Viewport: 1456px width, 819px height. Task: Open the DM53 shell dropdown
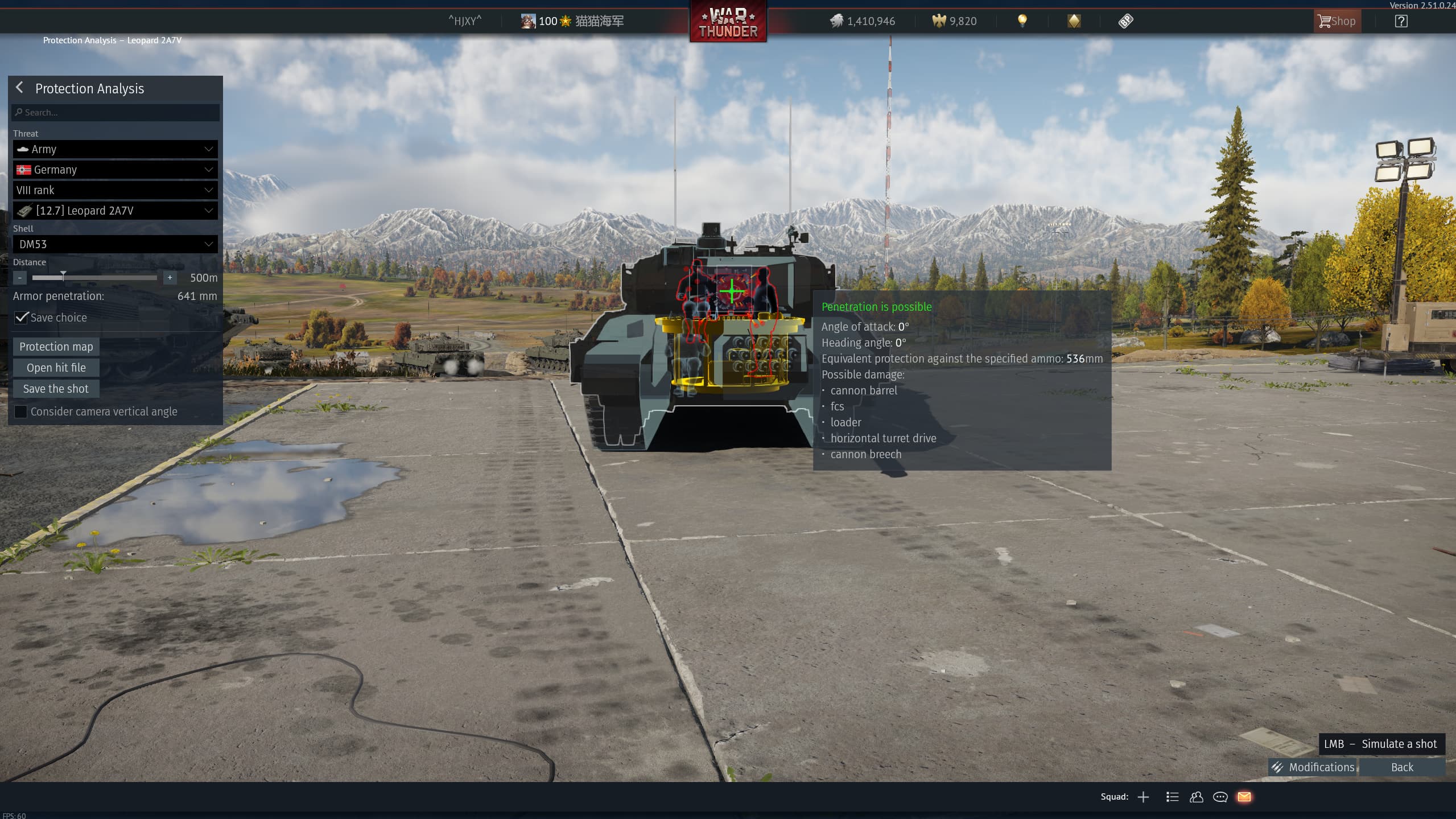pos(115,244)
